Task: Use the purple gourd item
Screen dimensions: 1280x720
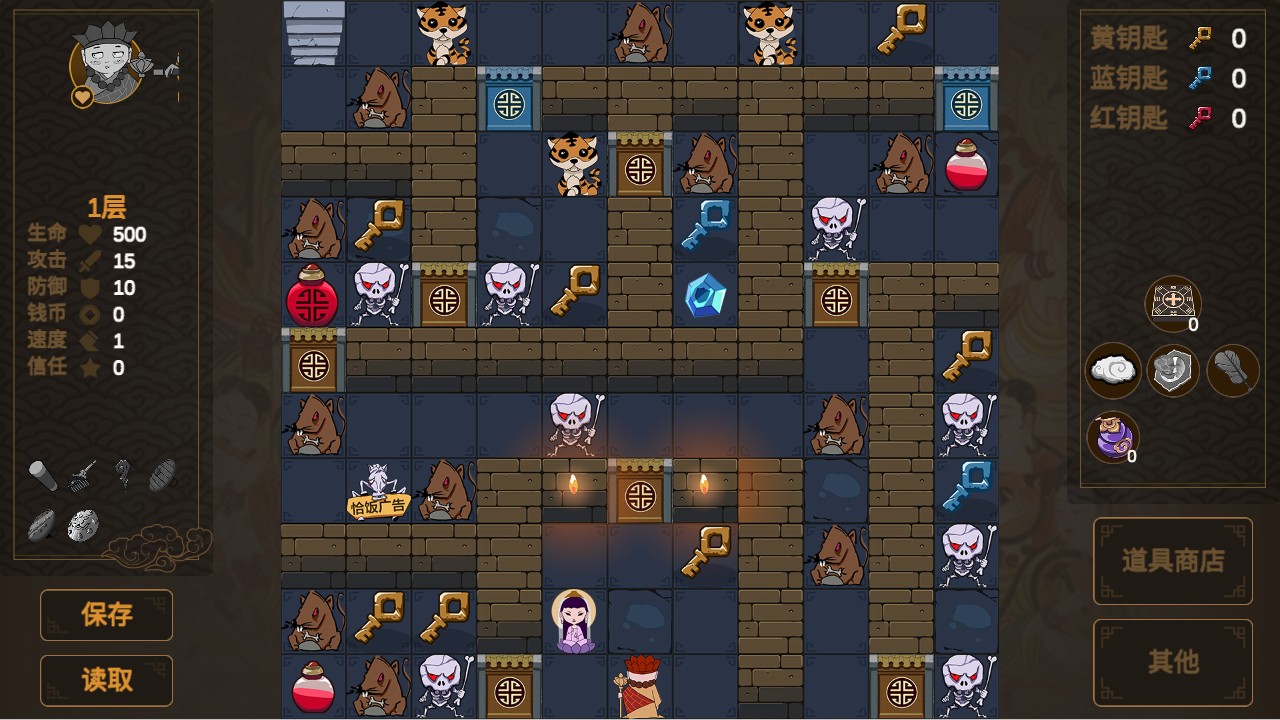Action: click(1112, 437)
